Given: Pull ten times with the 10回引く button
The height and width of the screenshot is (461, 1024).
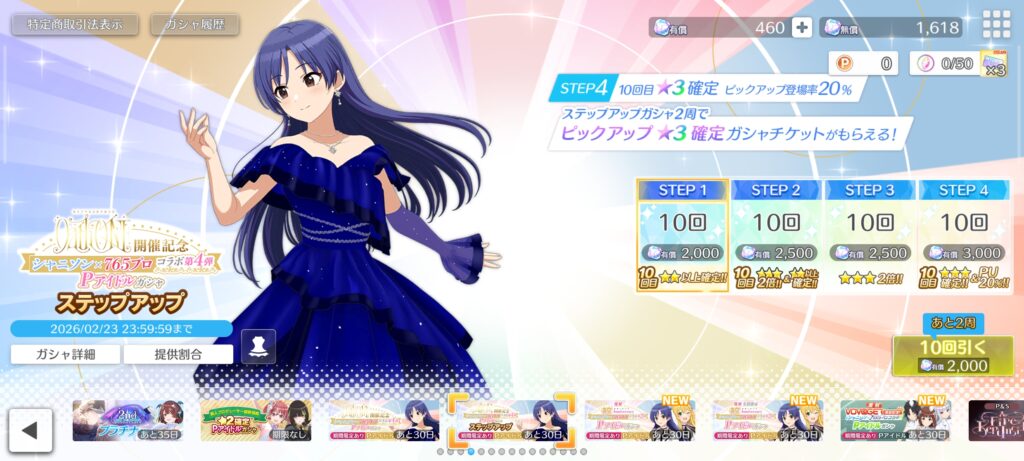Looking at the screenshot, I should (952, 356).
